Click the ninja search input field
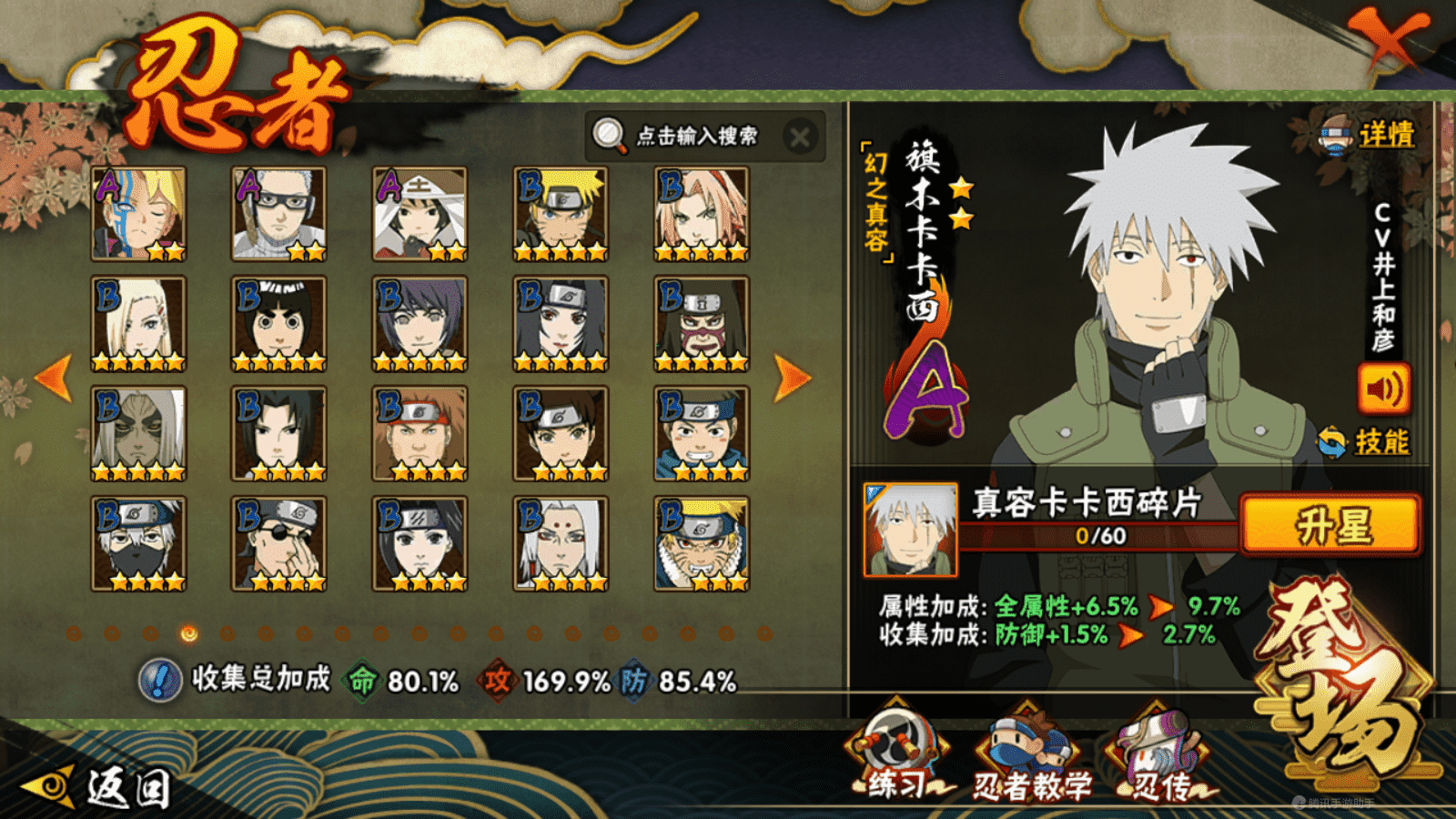Image resolution: width=1456 pixels, height=819 pixels. [x=696, y=136]
